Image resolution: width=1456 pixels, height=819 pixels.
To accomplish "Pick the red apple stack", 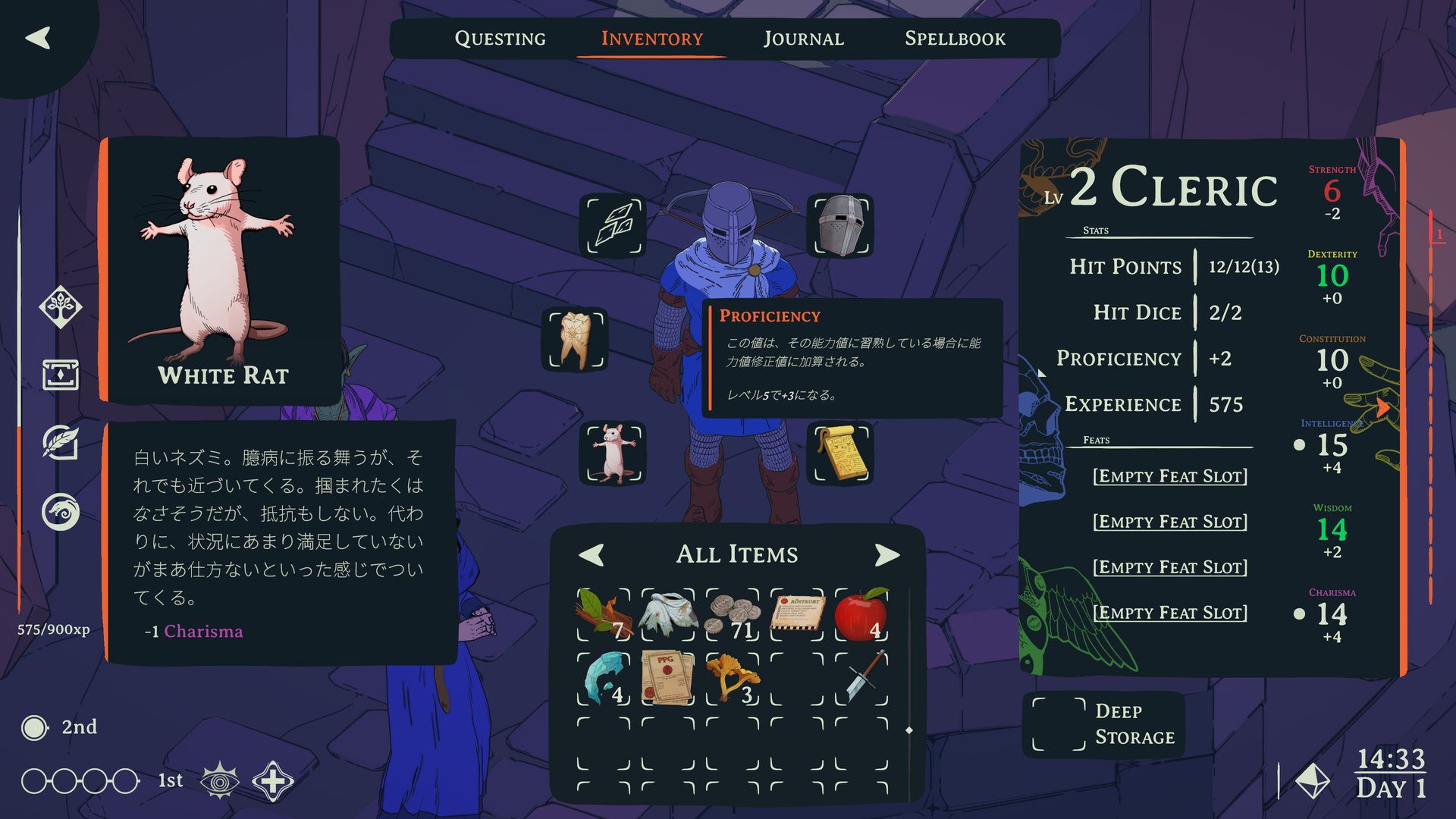I will (x=861, y=614).
